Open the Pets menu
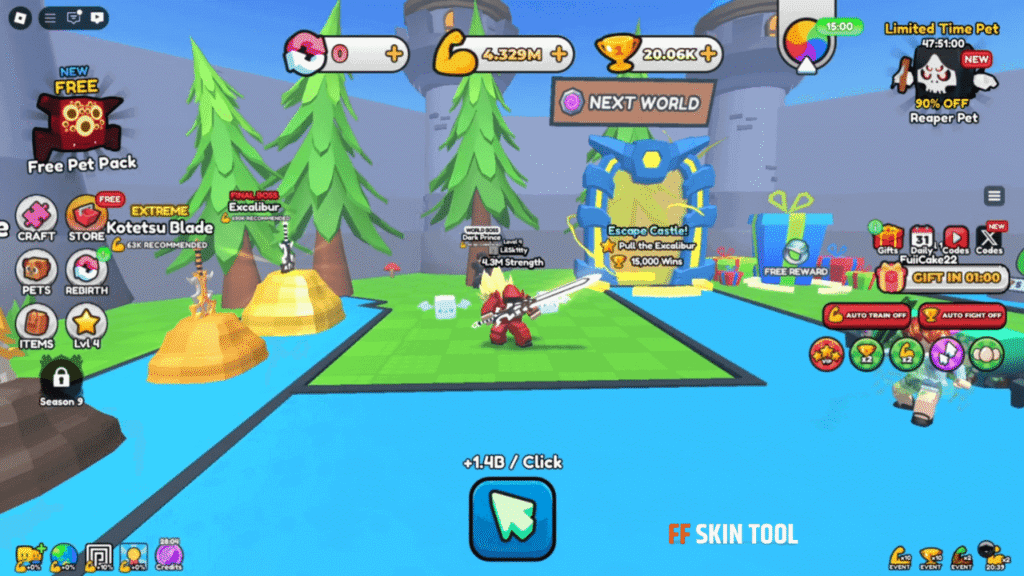Image resolution: width=1024 pixels, height=576 pixels. tap(36, 270)
